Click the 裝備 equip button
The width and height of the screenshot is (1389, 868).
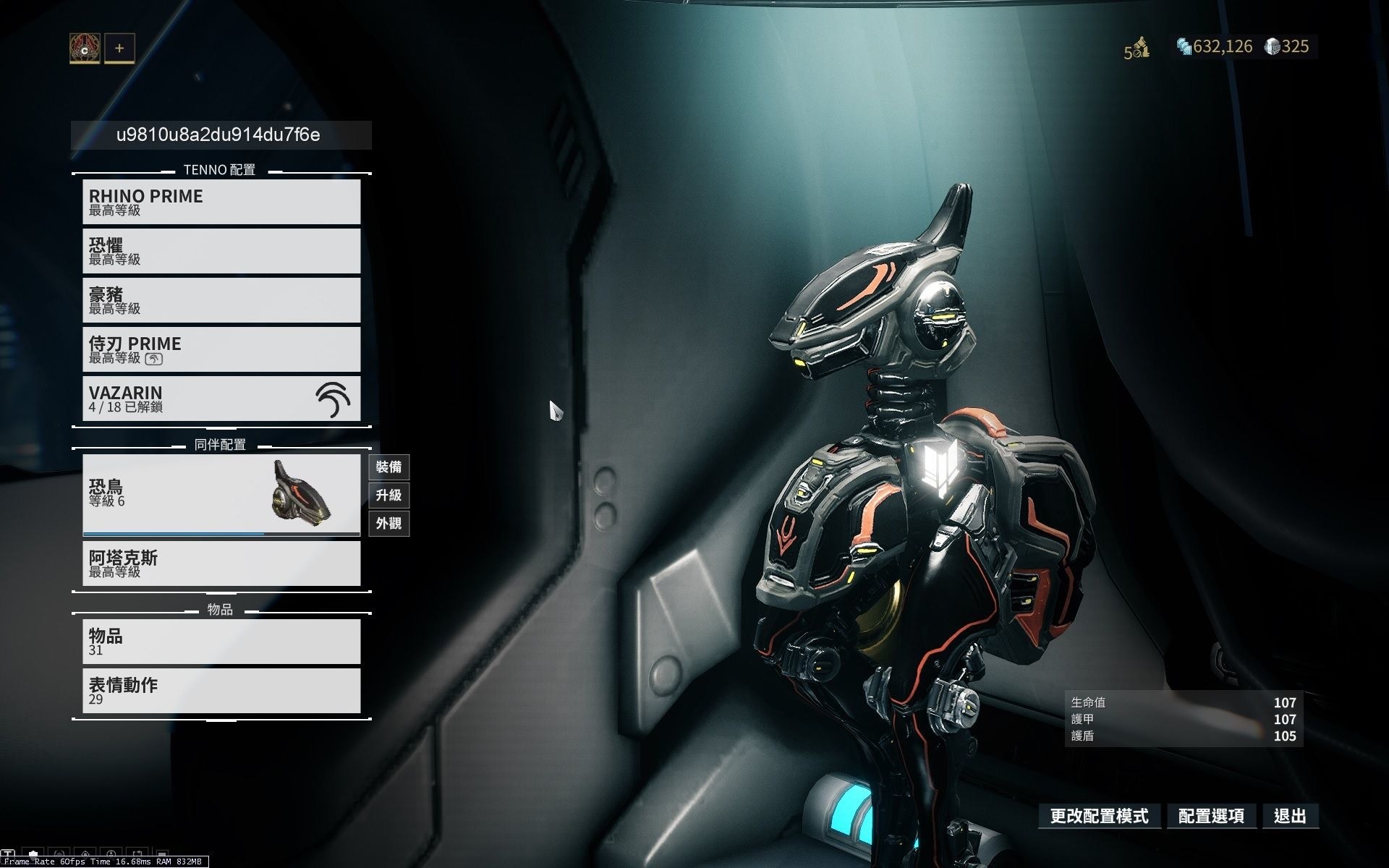coord(388,467)
